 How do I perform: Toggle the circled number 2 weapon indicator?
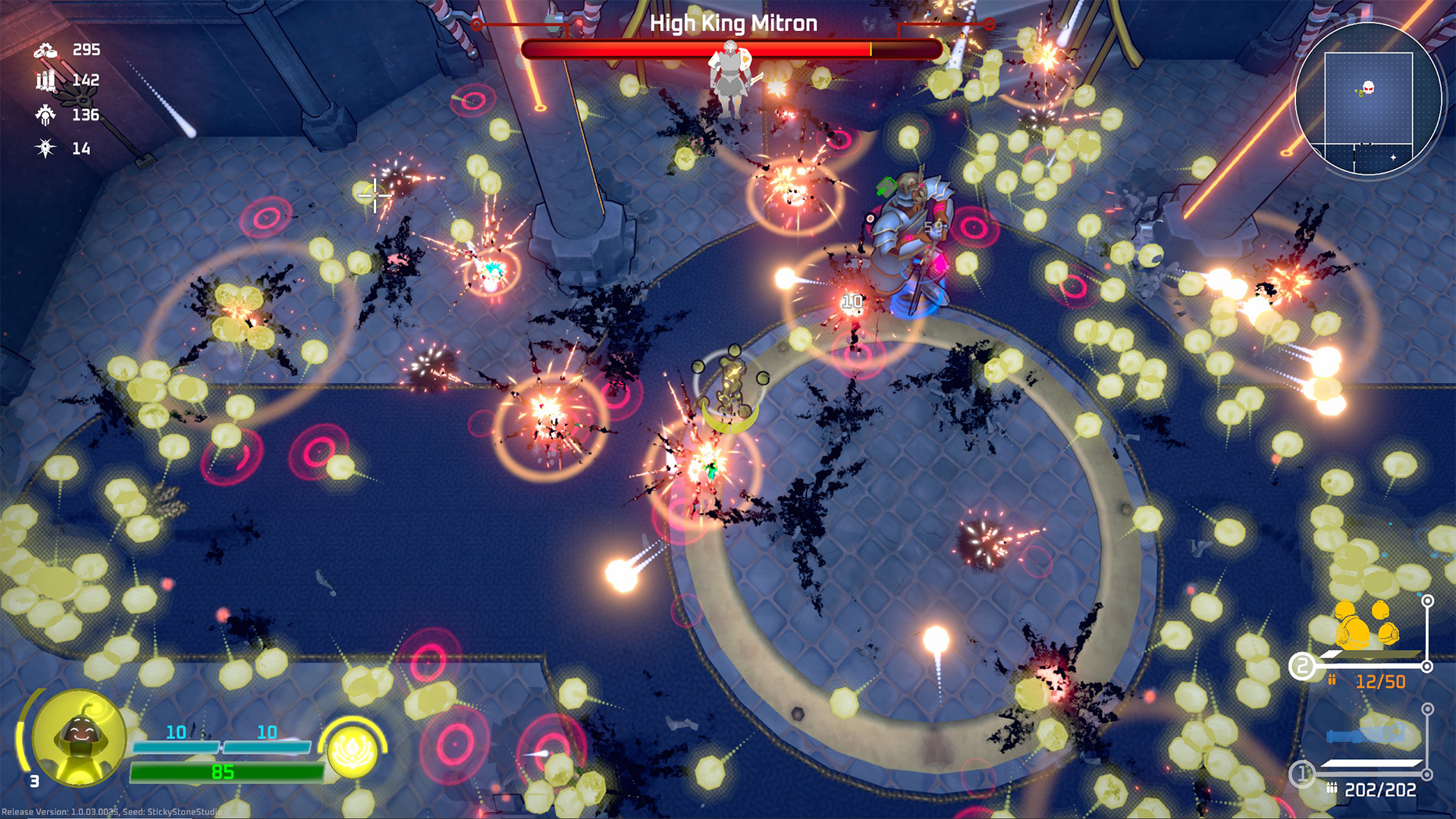[x=1303, y=667]
